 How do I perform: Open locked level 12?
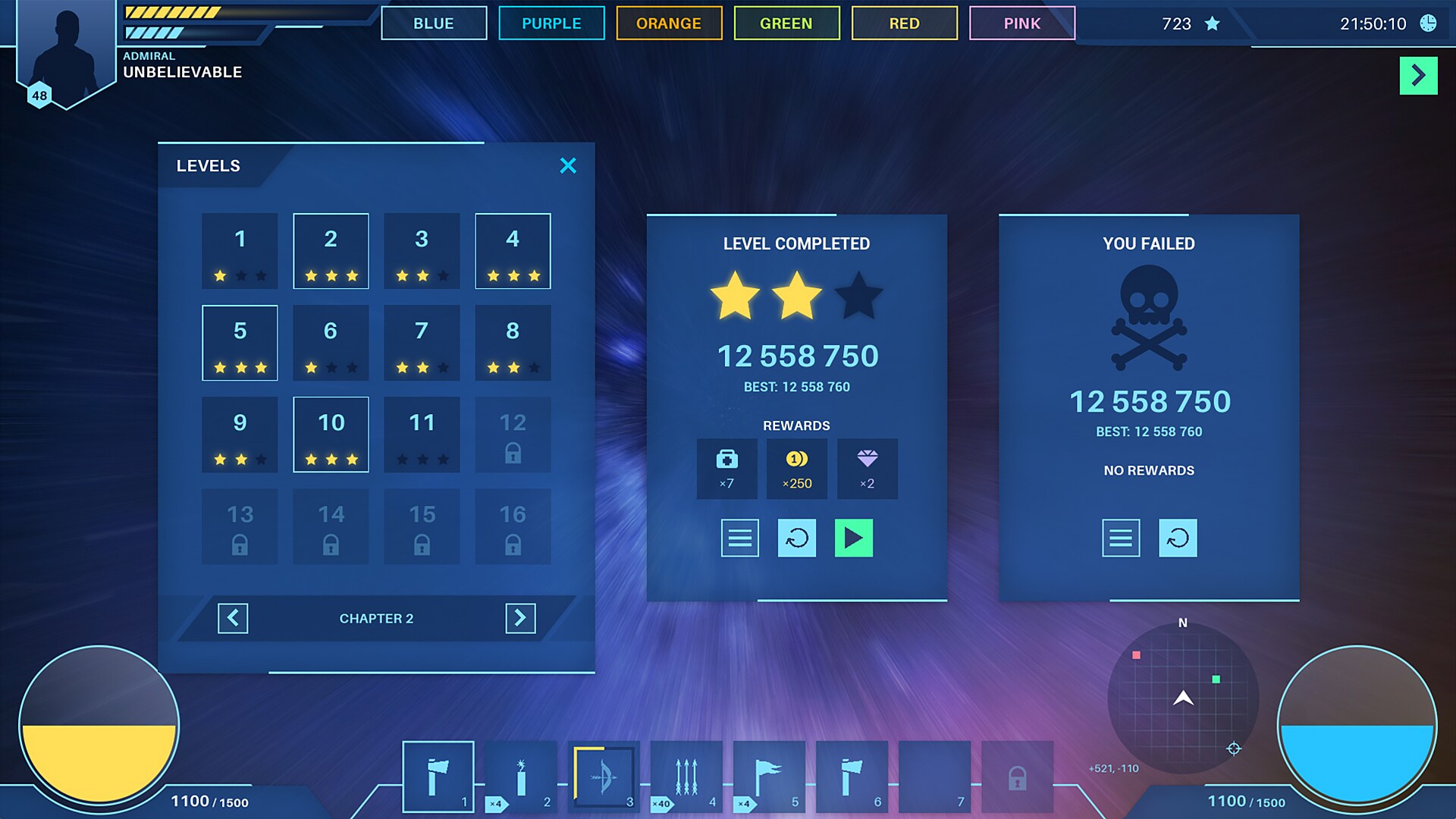[513, 435]
